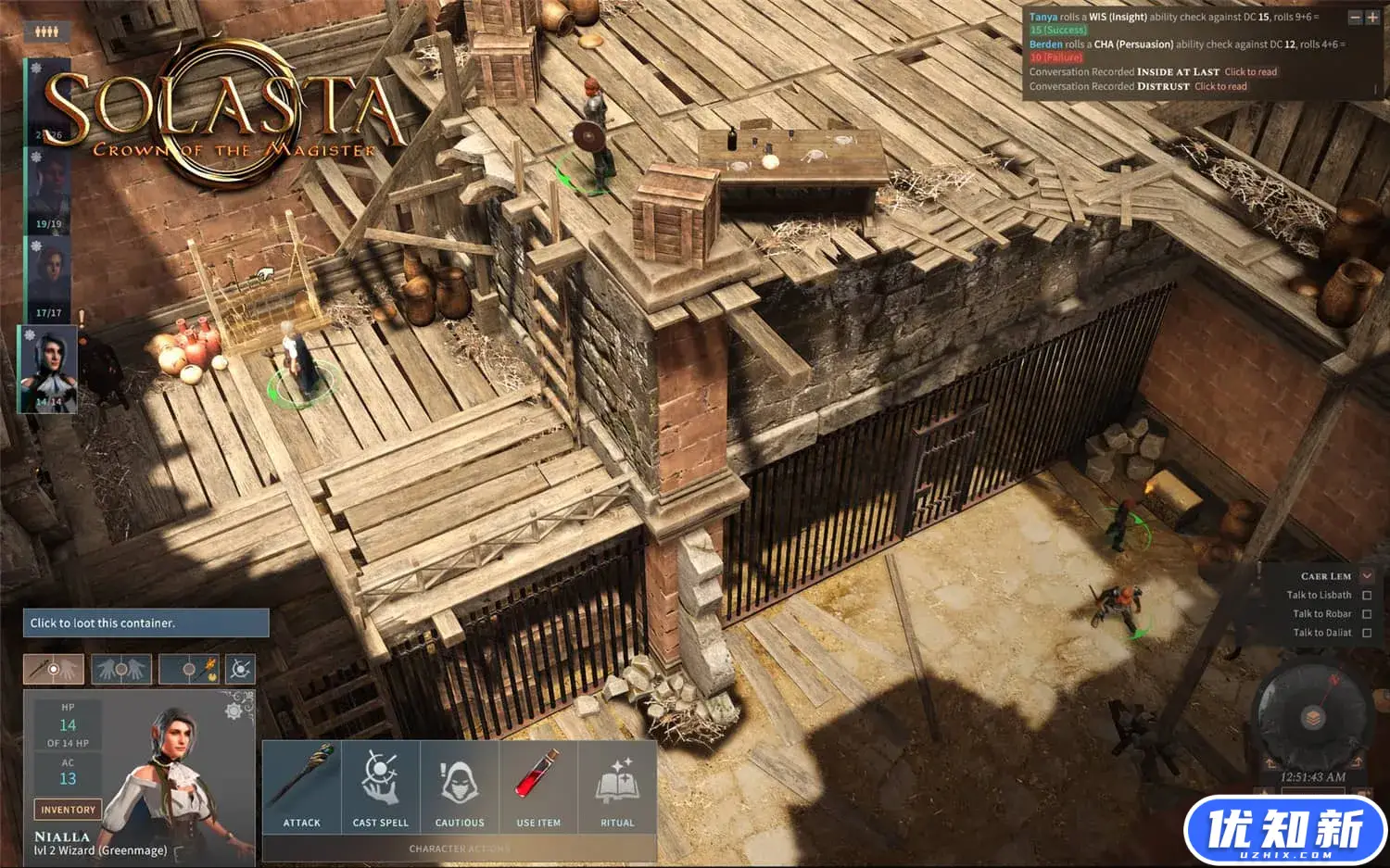The width and height of the screenshot is (1390, 868).
Task: Toggle Cautious mode
Action: (460, 786)
